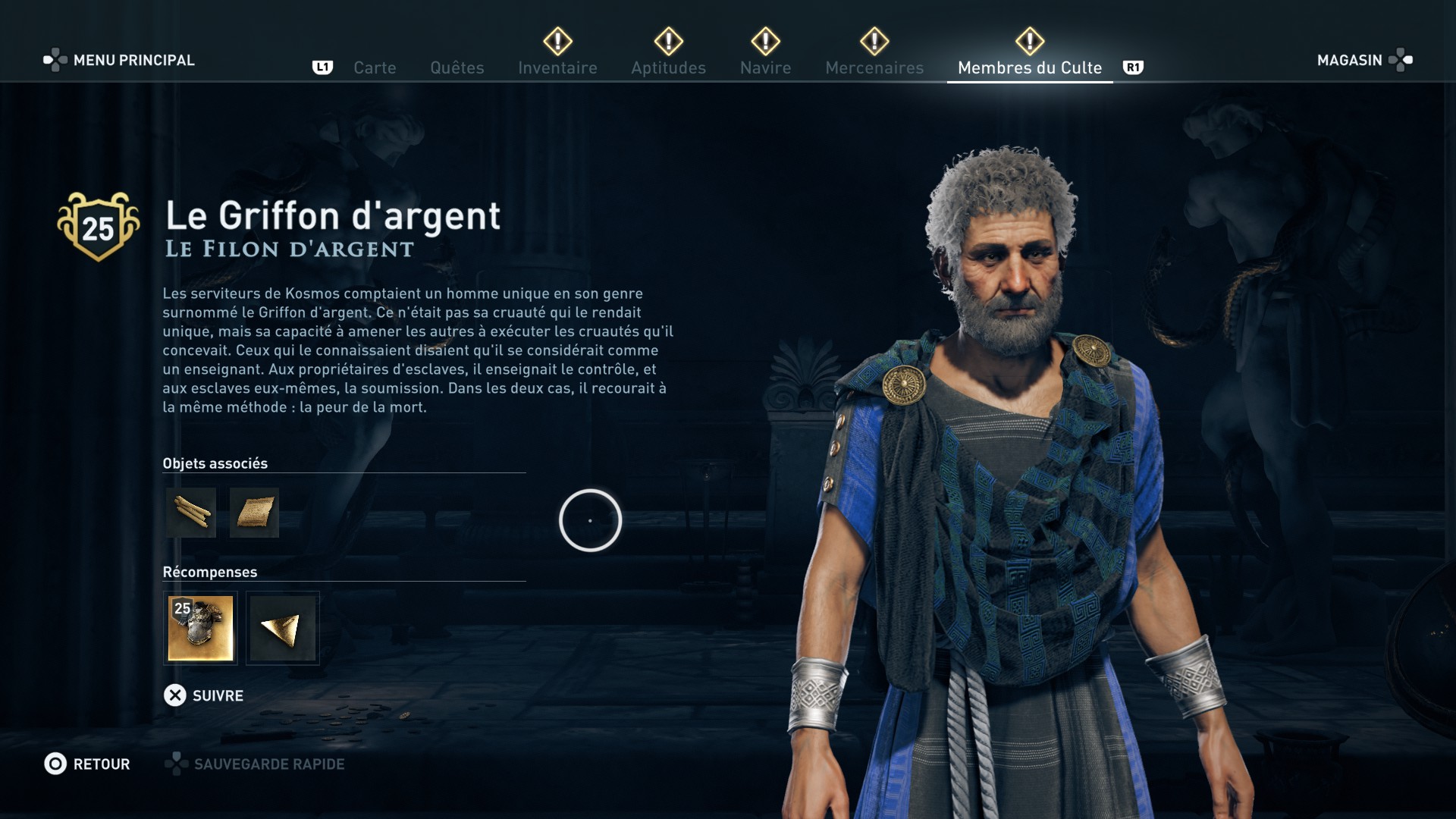
Task: Select the wooden sticks clue item
Action: [191, 513]
